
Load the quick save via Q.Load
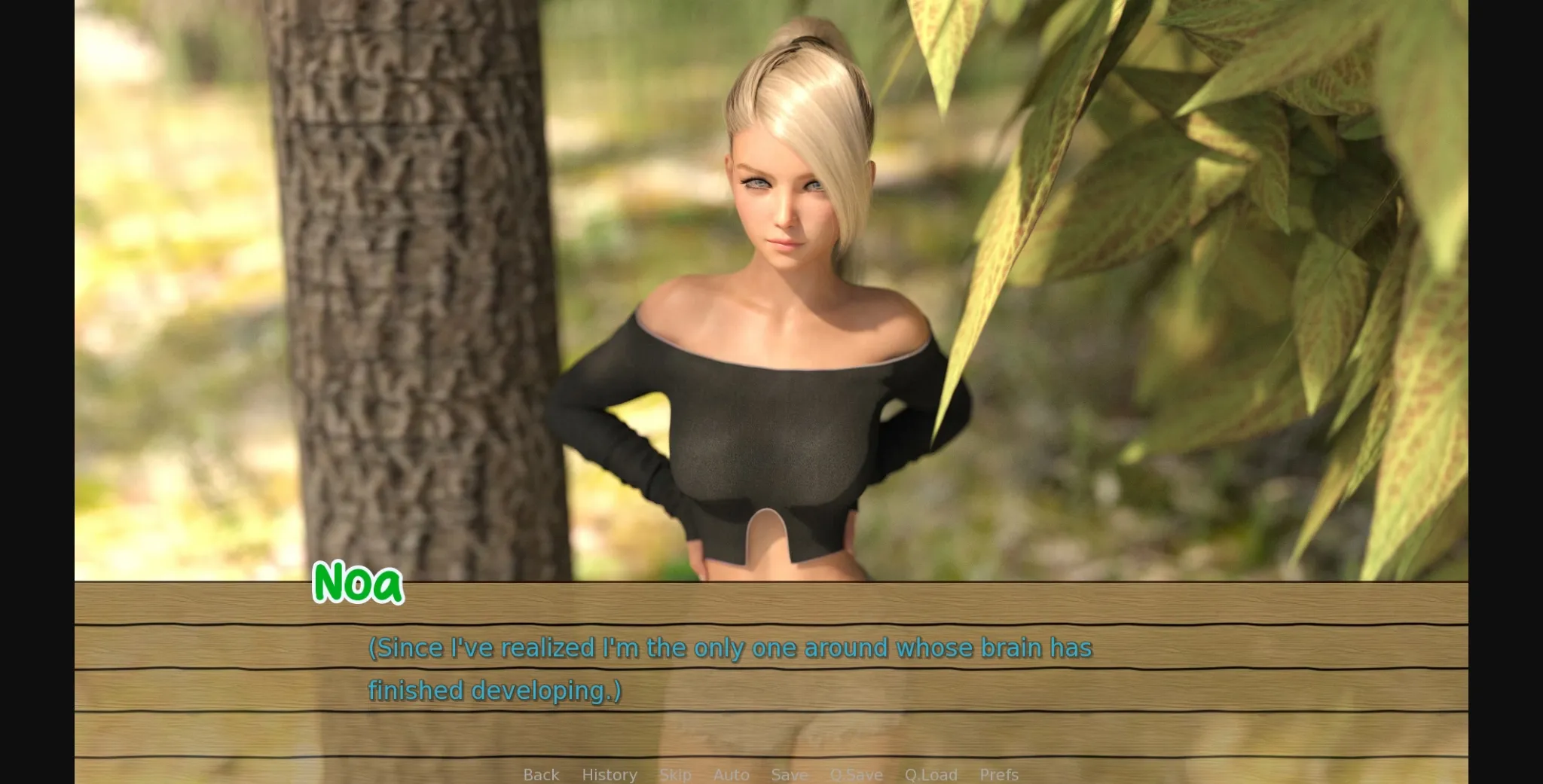tap(931, 774)
